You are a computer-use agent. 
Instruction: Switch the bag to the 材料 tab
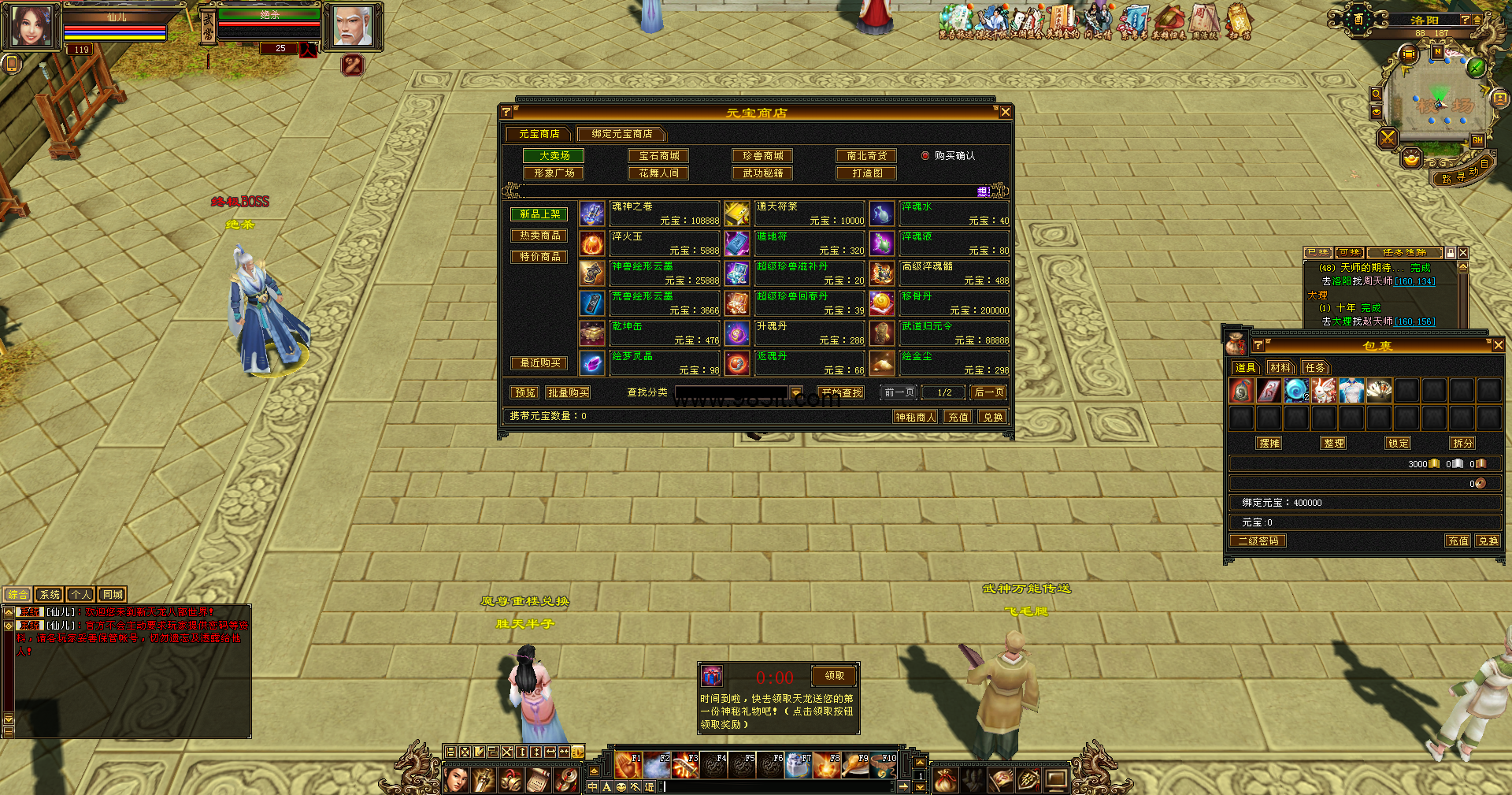pos(1280,368)
